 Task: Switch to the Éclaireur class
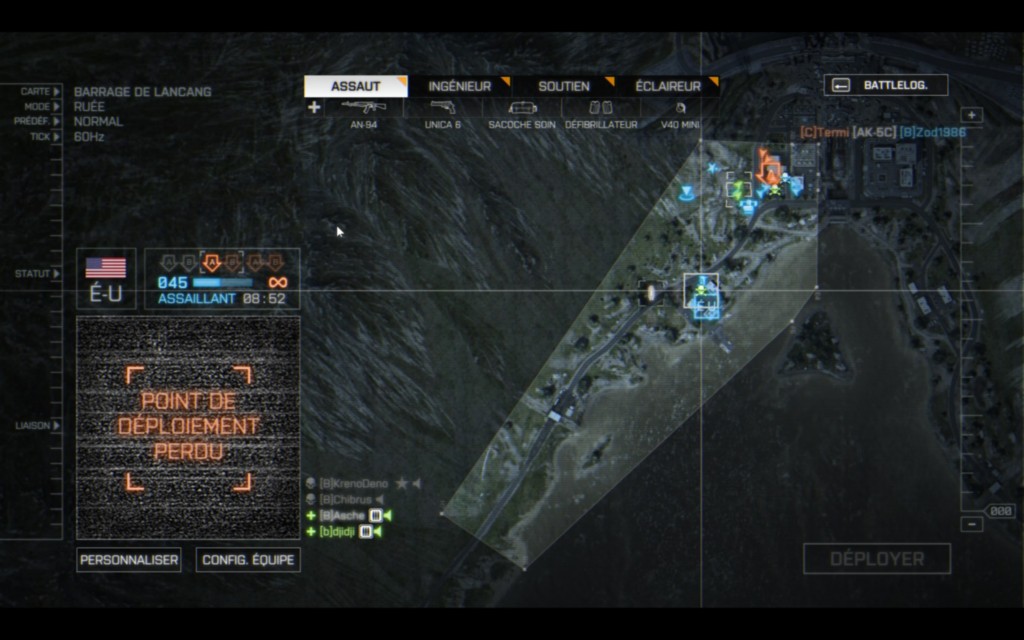pyautogui.click(x=667, y=87)
